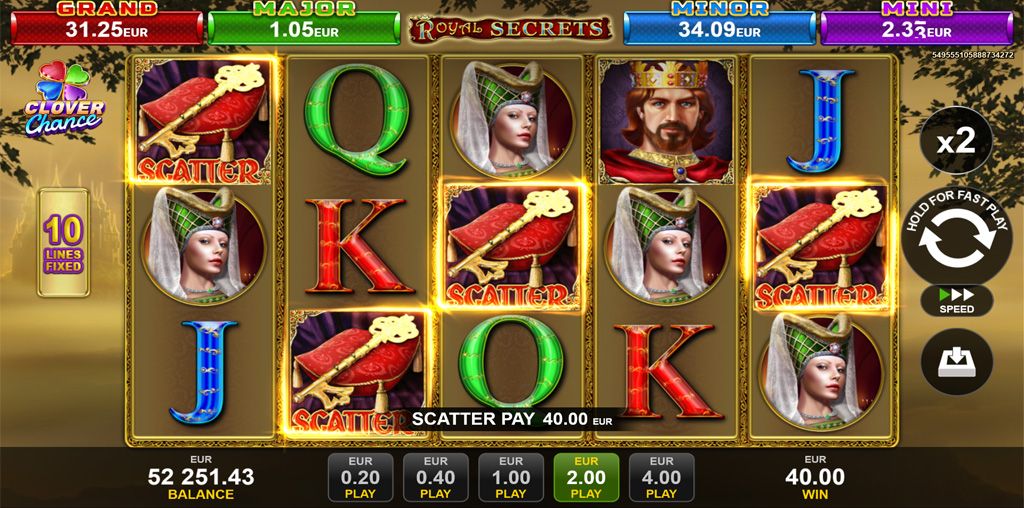The height and width of the screenshot is (508, 1024).
Task: Collect winnings with the tray download button
Action: click(x=956, y=362)
